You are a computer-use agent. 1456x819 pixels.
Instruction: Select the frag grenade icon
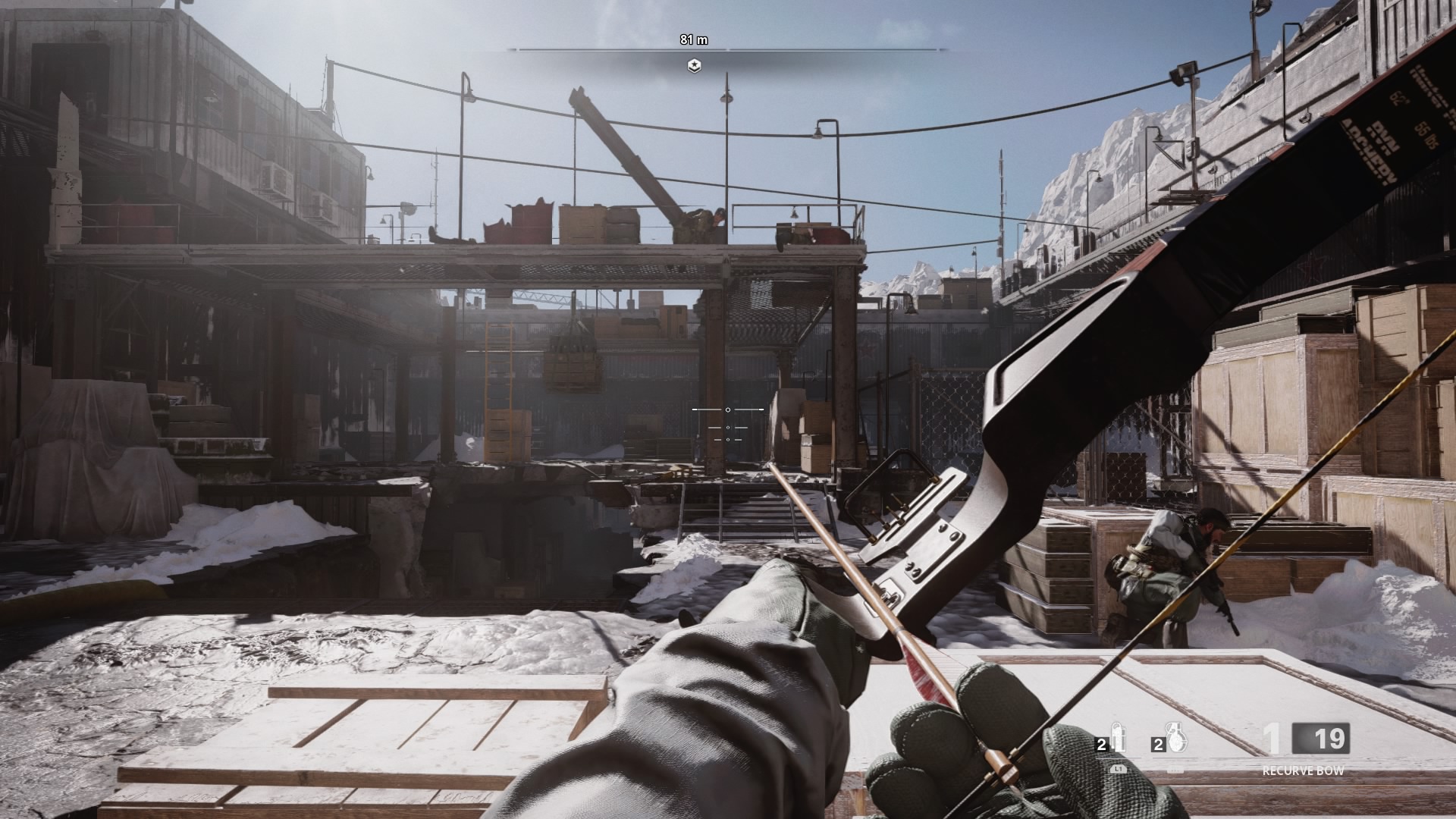[x=1175, y=737]
